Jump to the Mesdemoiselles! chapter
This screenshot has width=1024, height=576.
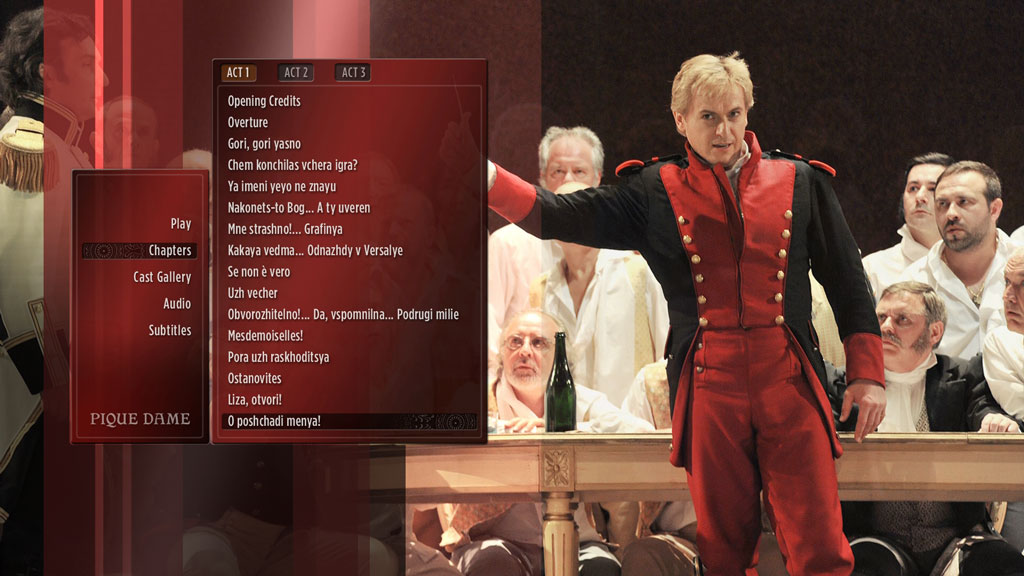(x=265, y=336)
